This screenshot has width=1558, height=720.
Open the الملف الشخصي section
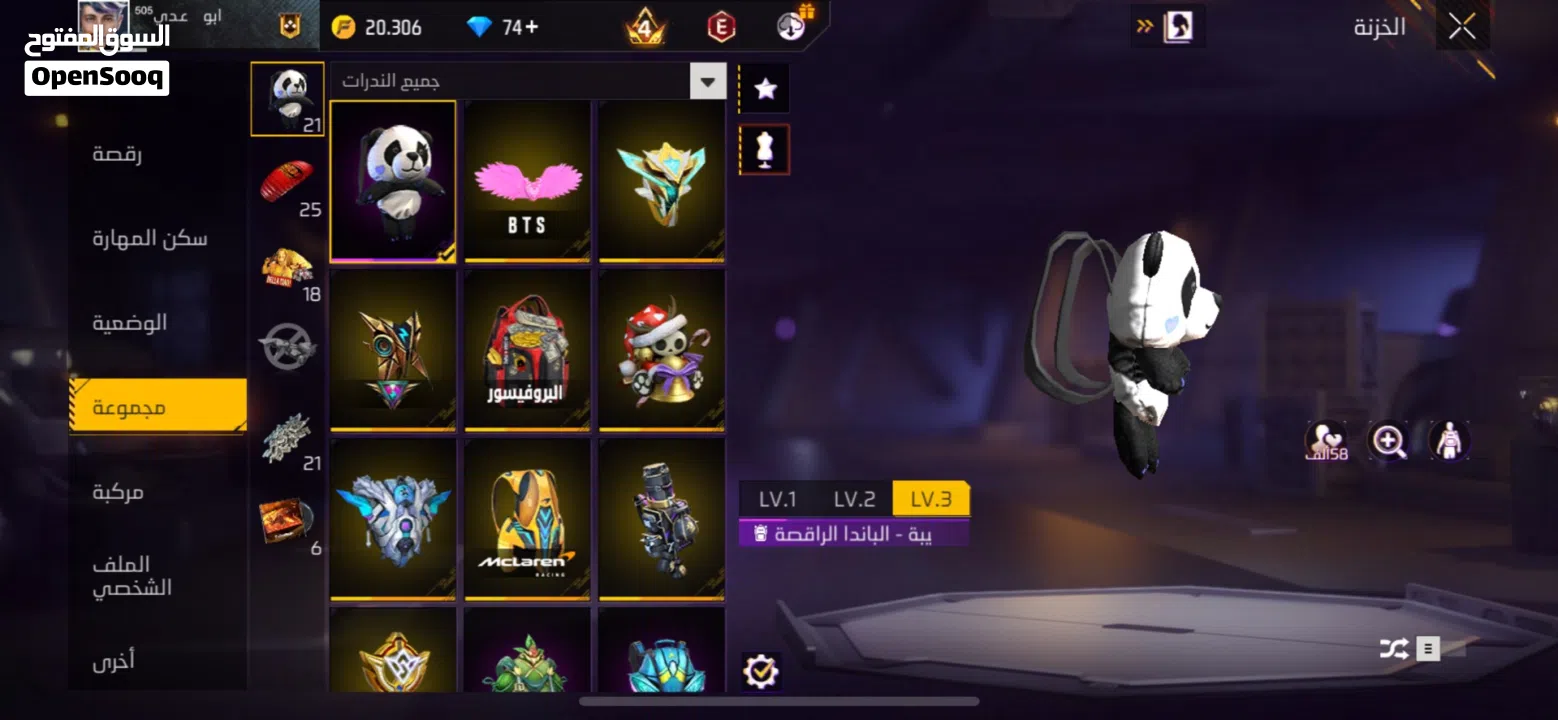point(132,576)
